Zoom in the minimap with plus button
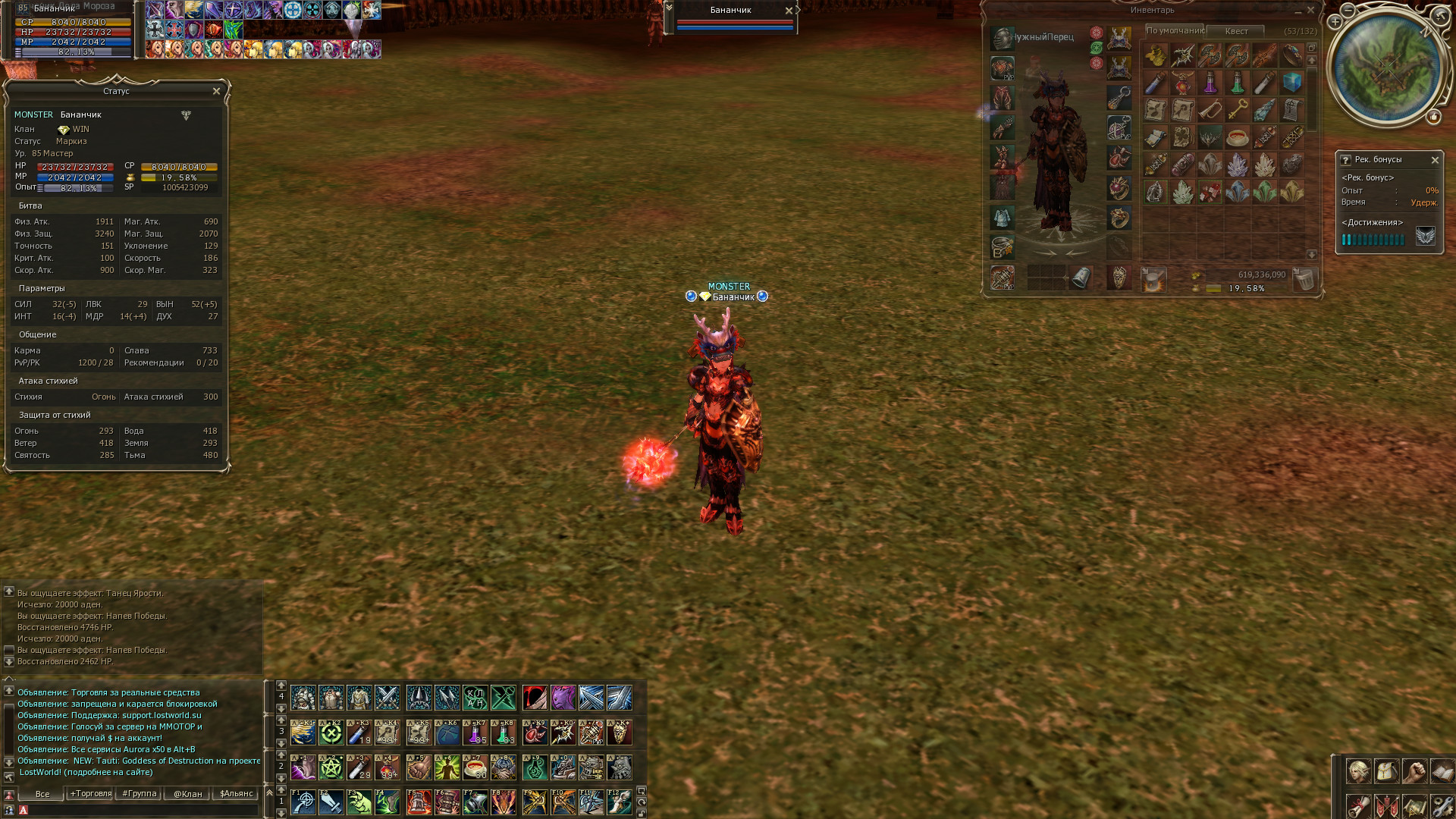The width and height of the screenshot is (1456, 819). [x=1335, y=22]
